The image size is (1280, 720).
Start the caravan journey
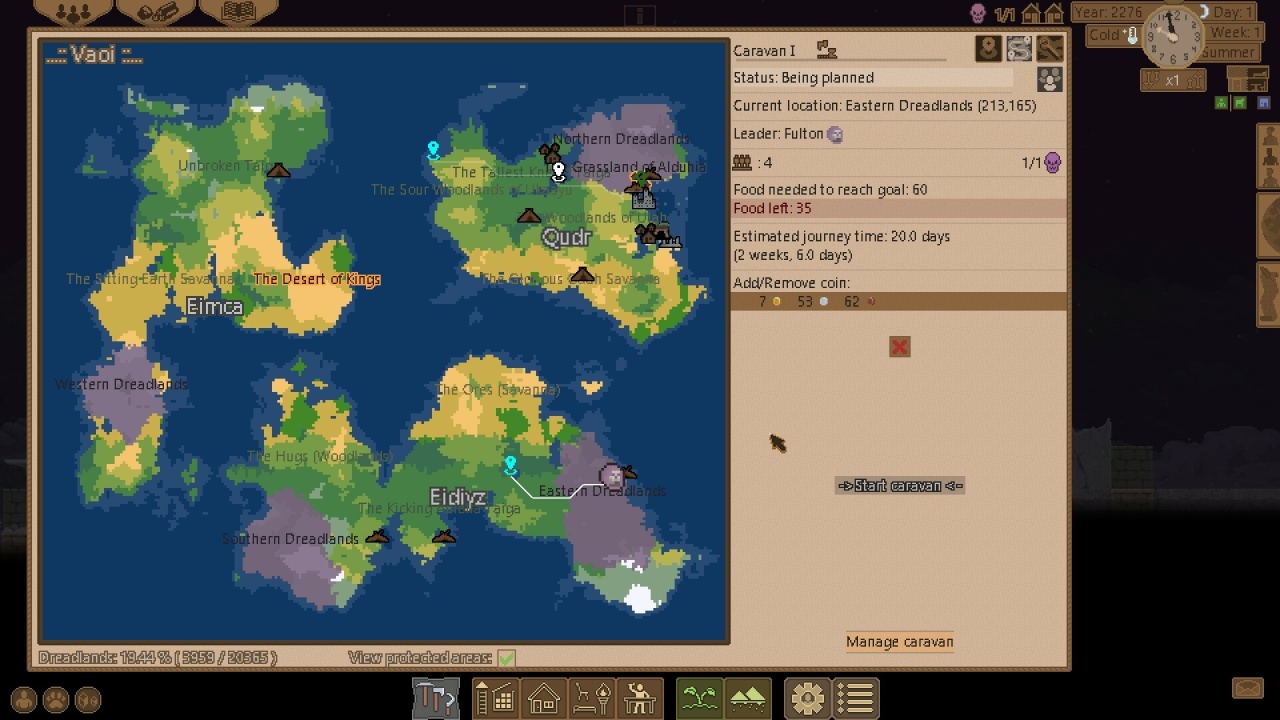point(900,486)
